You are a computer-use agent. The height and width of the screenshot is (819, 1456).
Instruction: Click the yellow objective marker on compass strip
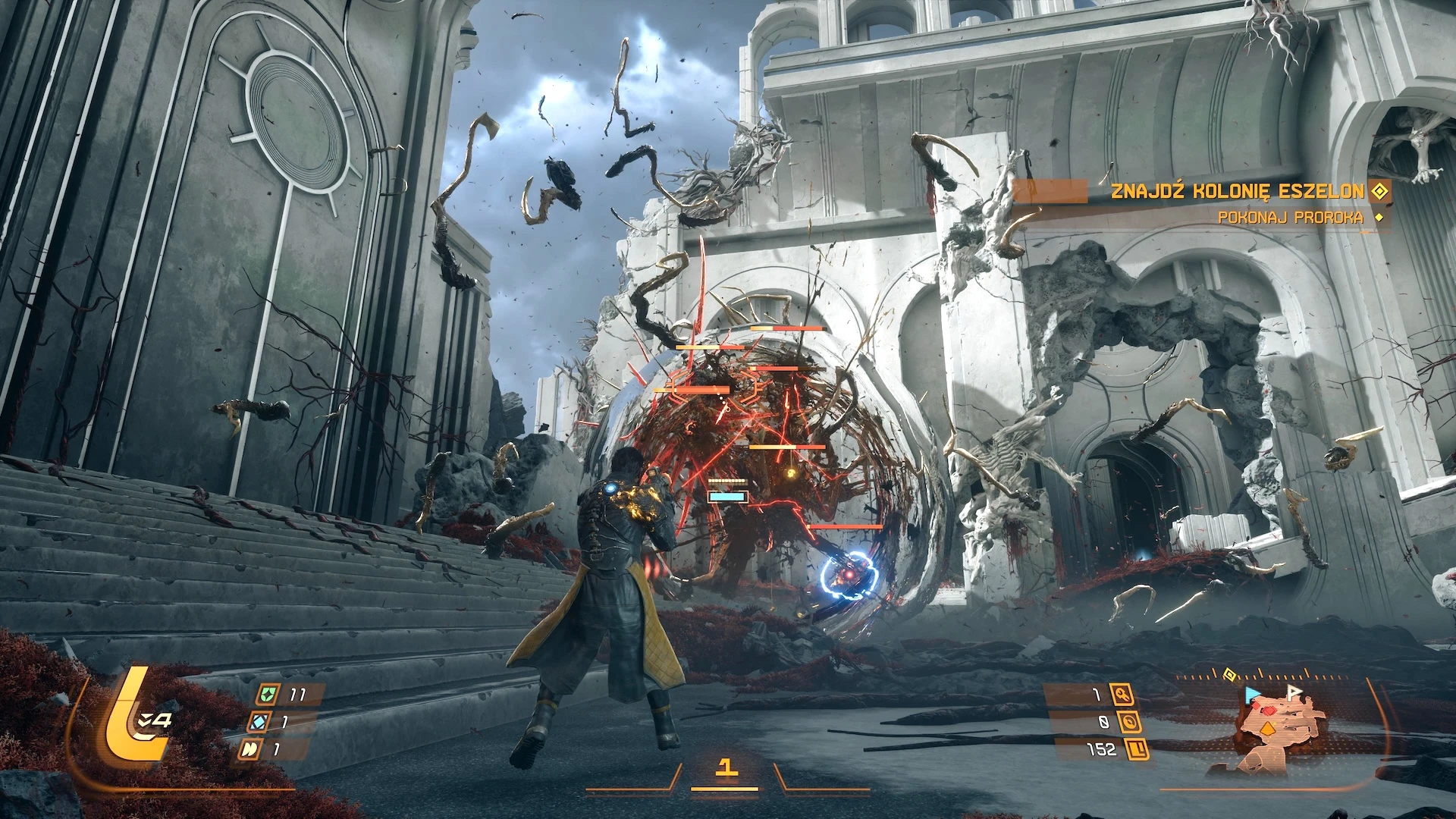pos(1230,673)
